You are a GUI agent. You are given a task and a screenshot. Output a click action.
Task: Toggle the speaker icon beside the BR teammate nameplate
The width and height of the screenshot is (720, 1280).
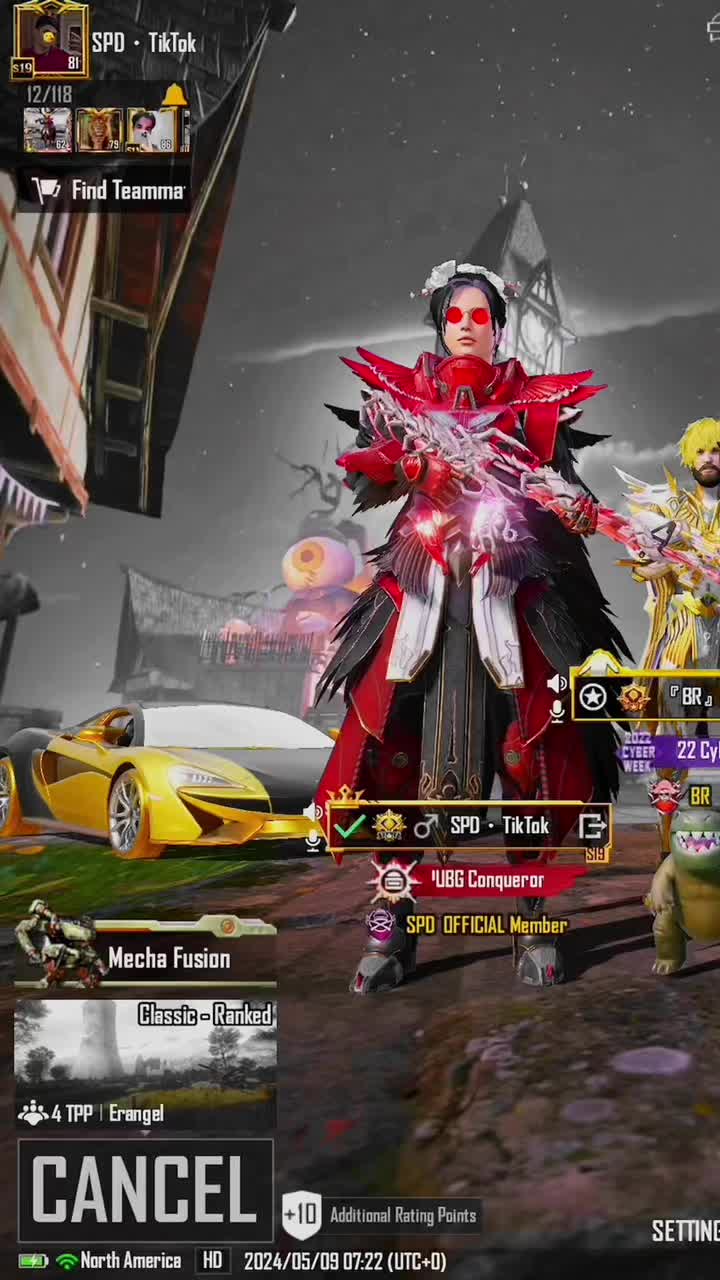[557, 683]
